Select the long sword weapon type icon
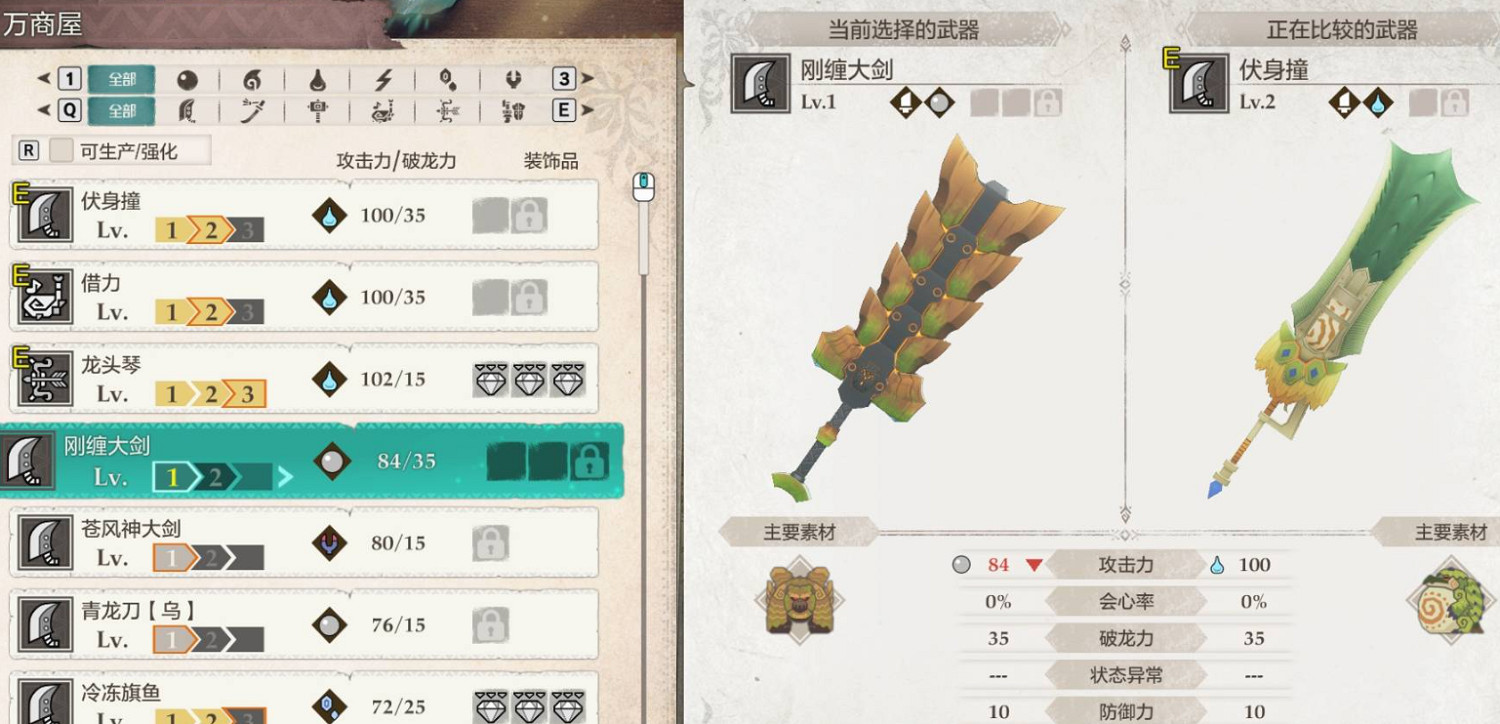1500x724 pixels. [x=253, y=111]
